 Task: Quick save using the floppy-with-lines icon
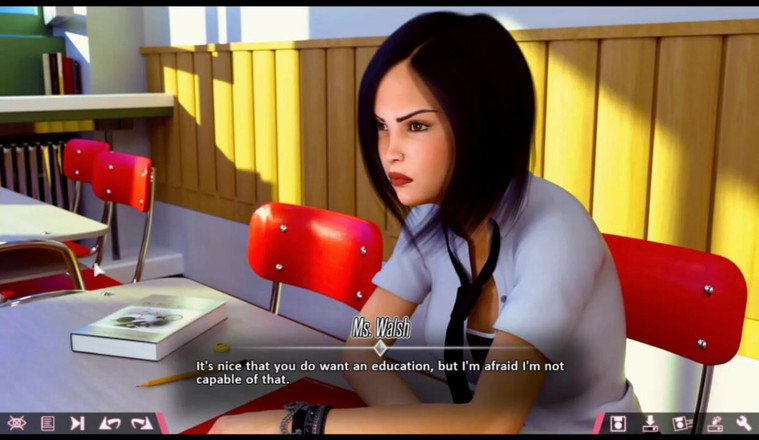click(x=682, y=423)
